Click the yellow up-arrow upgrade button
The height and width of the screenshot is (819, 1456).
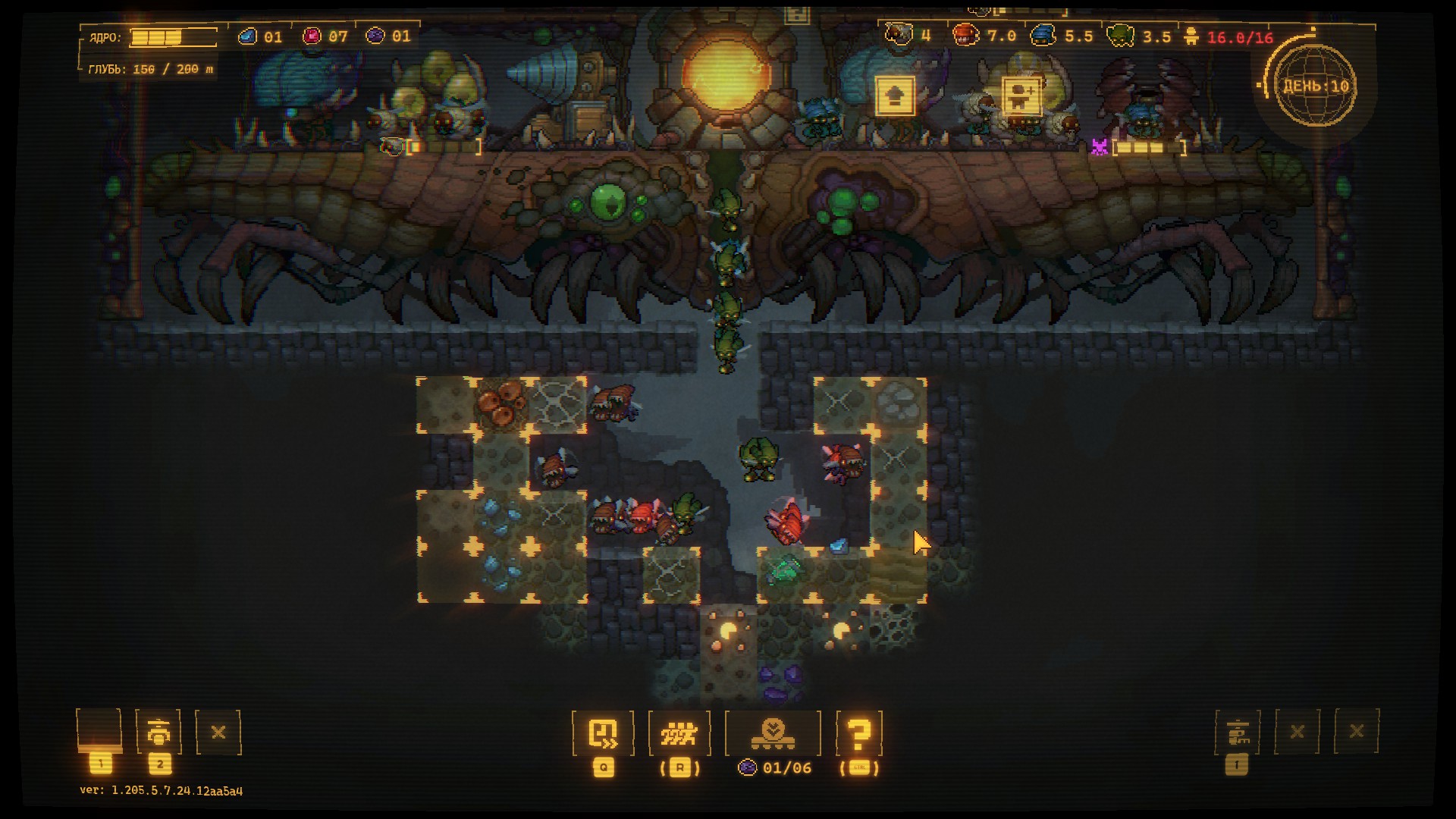pyautogui.click(x=895, y=96)
